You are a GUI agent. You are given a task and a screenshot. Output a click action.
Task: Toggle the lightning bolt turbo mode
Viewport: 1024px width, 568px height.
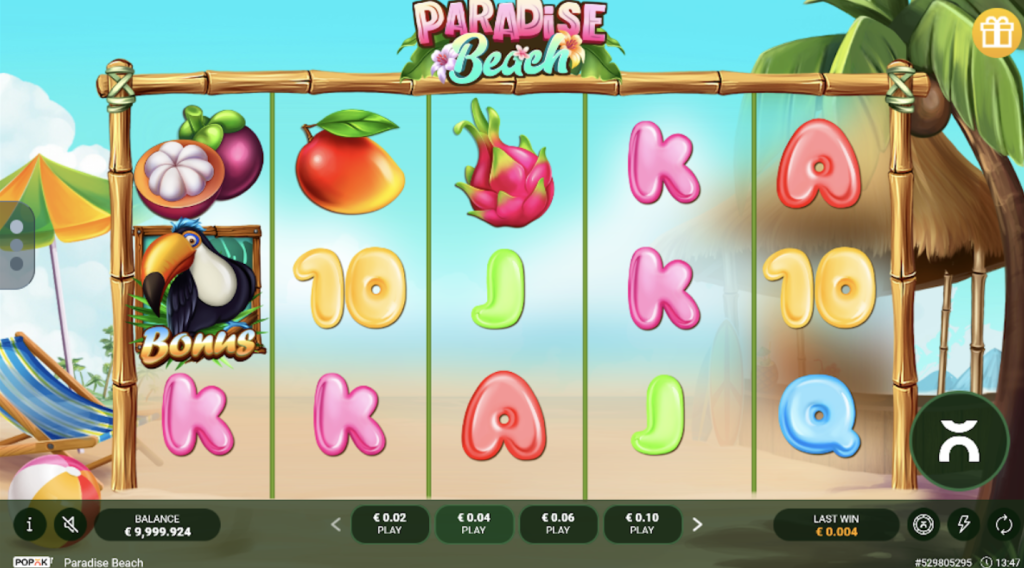coord(963,524)
